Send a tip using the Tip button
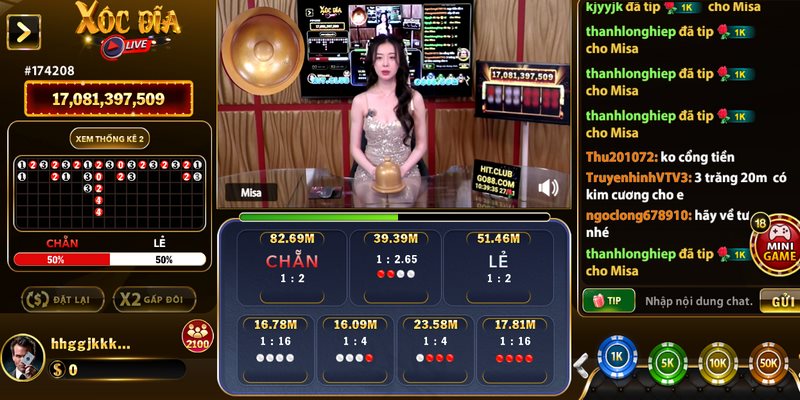 (608, 300)
